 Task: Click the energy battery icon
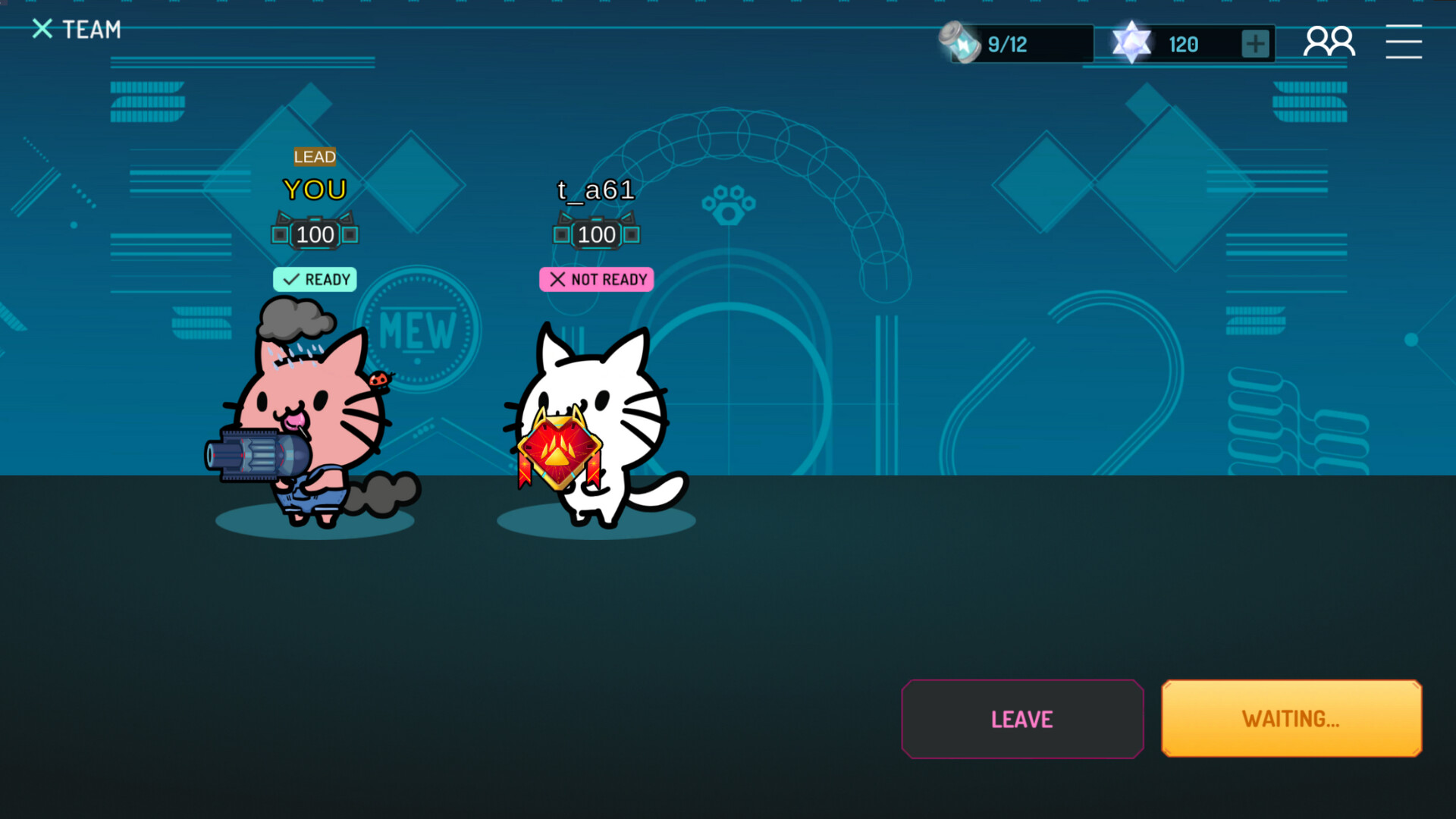958,43
